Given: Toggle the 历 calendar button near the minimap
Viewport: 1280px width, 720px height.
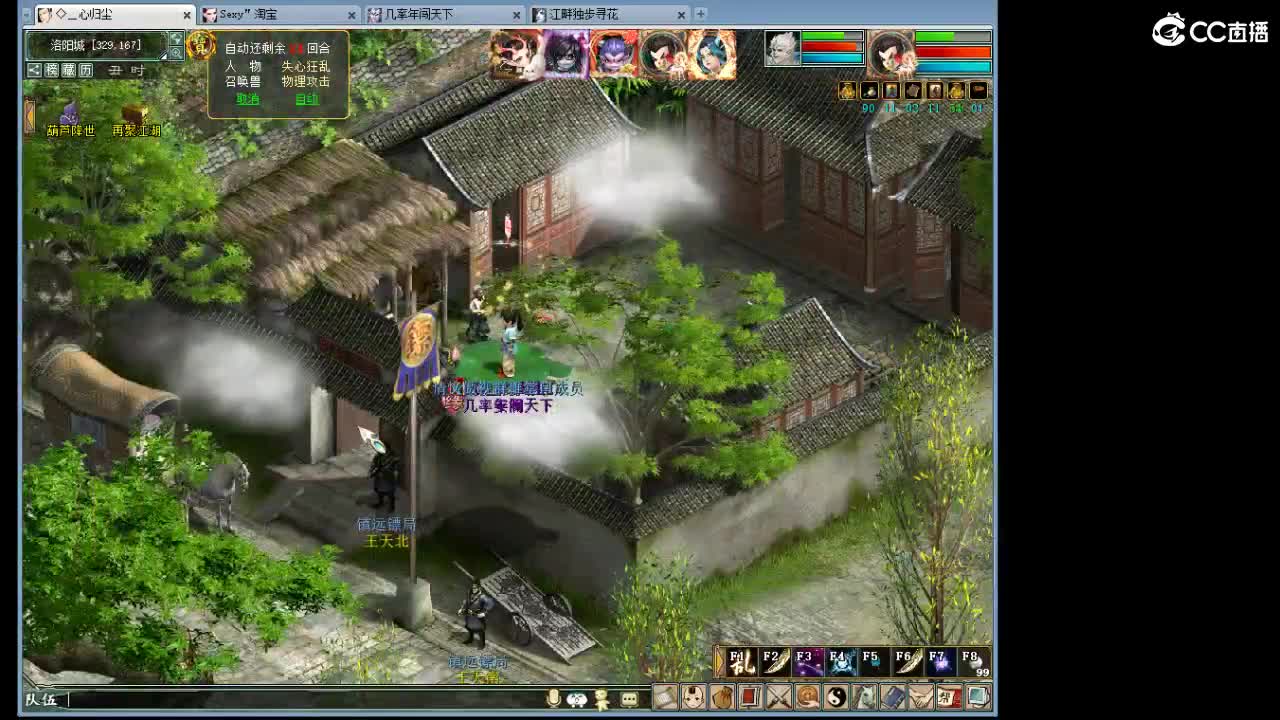Looking at the screenshot, I should click(86, 69).
